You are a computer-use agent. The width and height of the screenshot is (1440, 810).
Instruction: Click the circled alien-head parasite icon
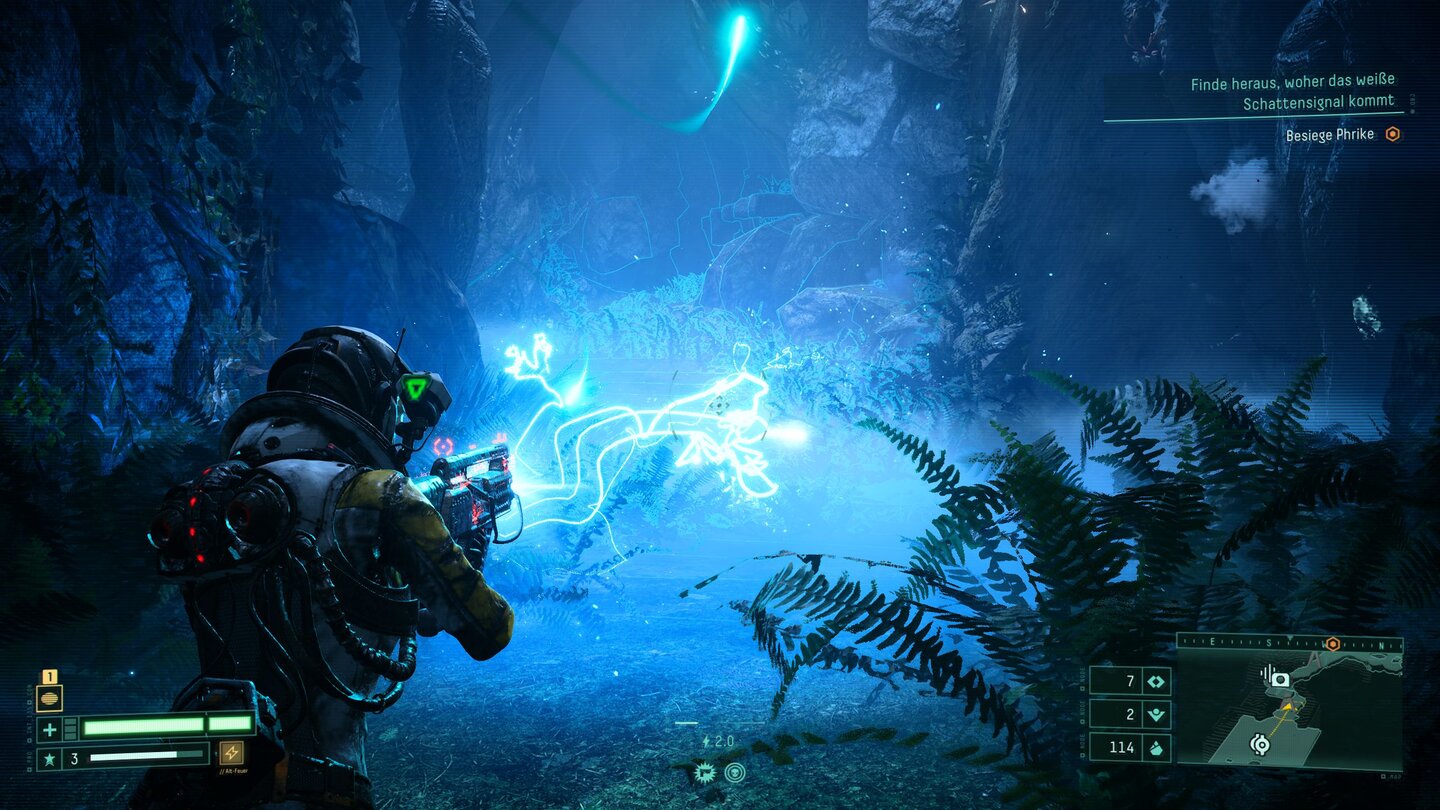click(735, 773)
